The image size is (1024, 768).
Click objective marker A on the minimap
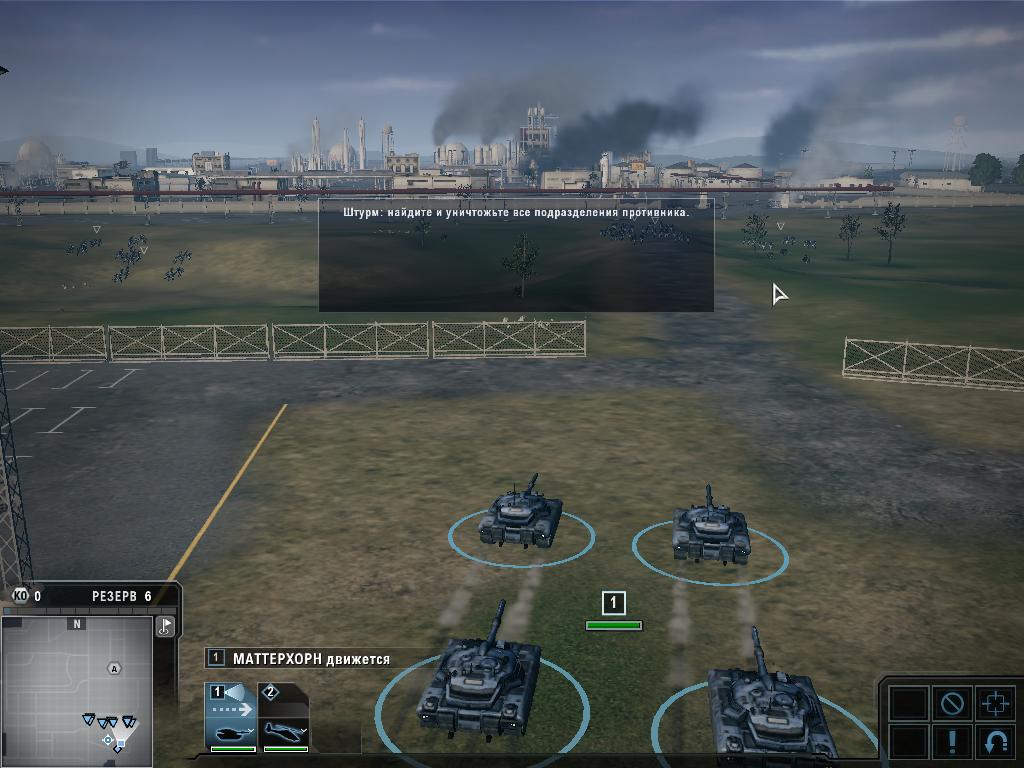click(115, 669)
